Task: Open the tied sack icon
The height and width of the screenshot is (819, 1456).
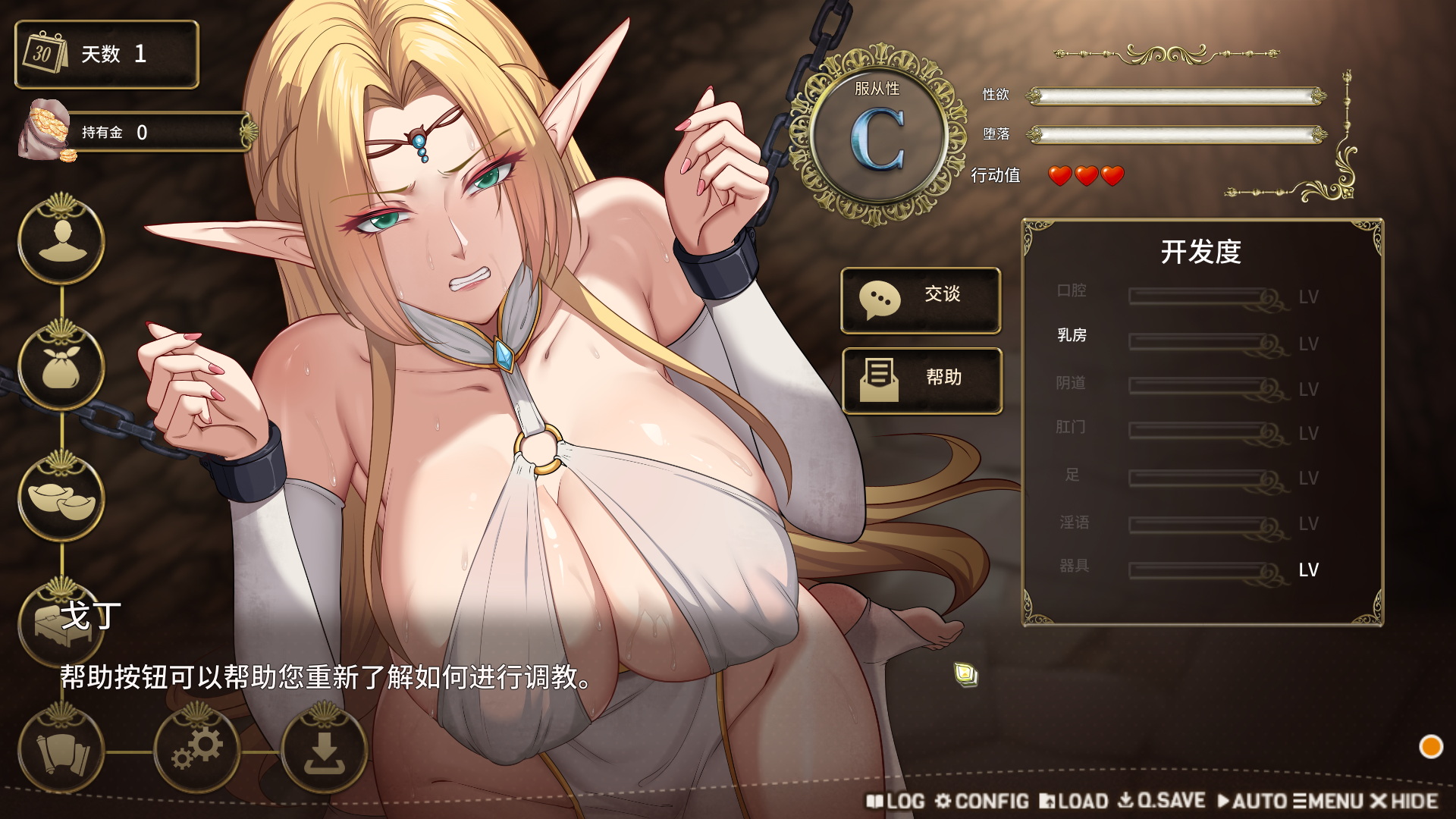Action: 61,367
